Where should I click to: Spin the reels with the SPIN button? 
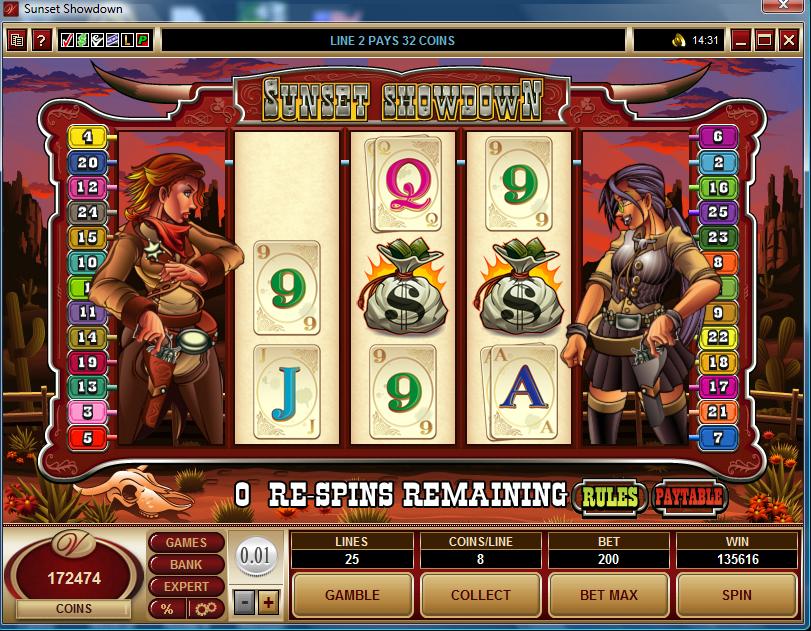tap(736, 595)
